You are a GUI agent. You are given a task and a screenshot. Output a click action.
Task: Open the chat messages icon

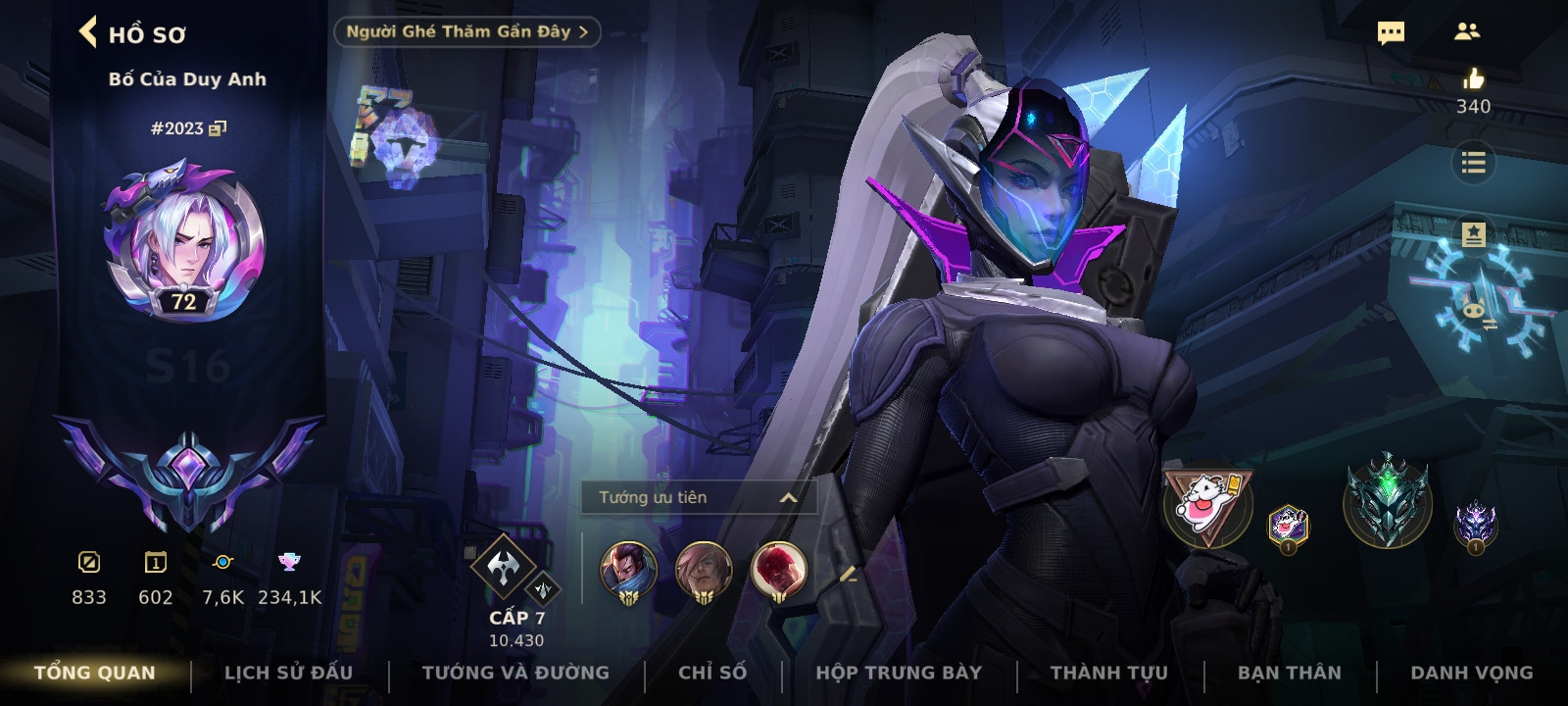pos(1391,32)
